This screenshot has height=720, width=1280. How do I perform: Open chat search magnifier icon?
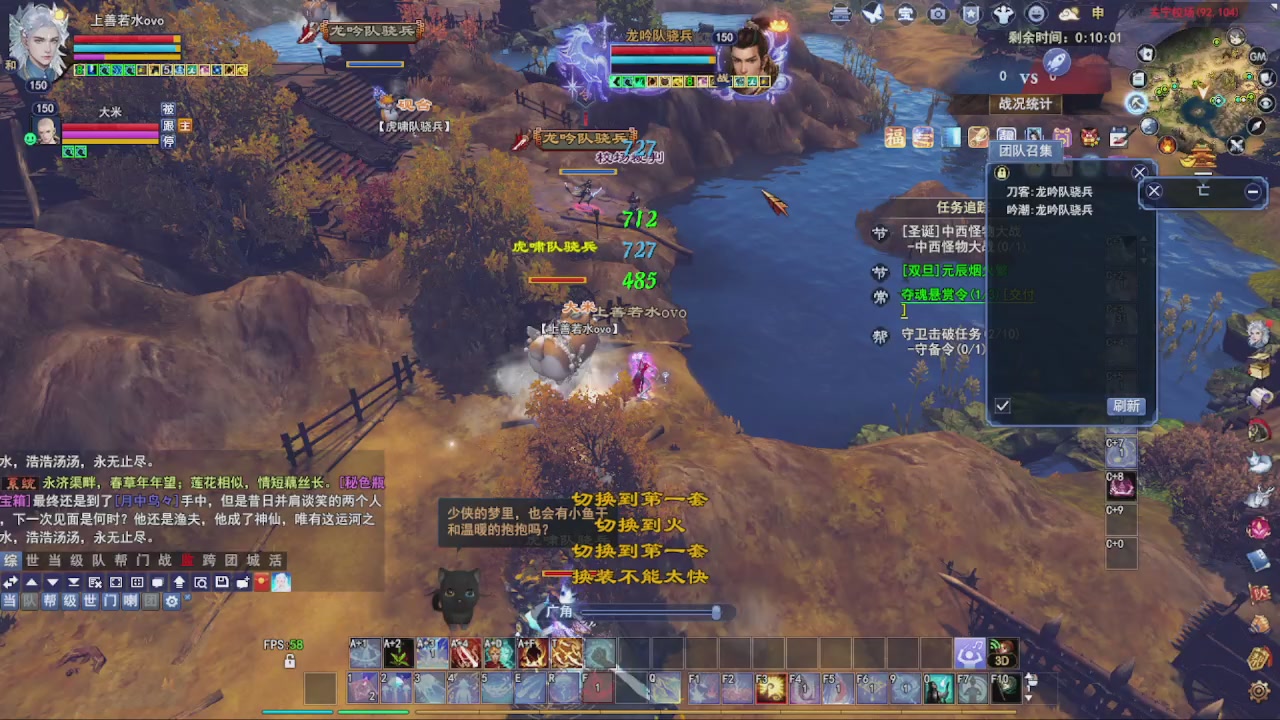coord(201,582)
